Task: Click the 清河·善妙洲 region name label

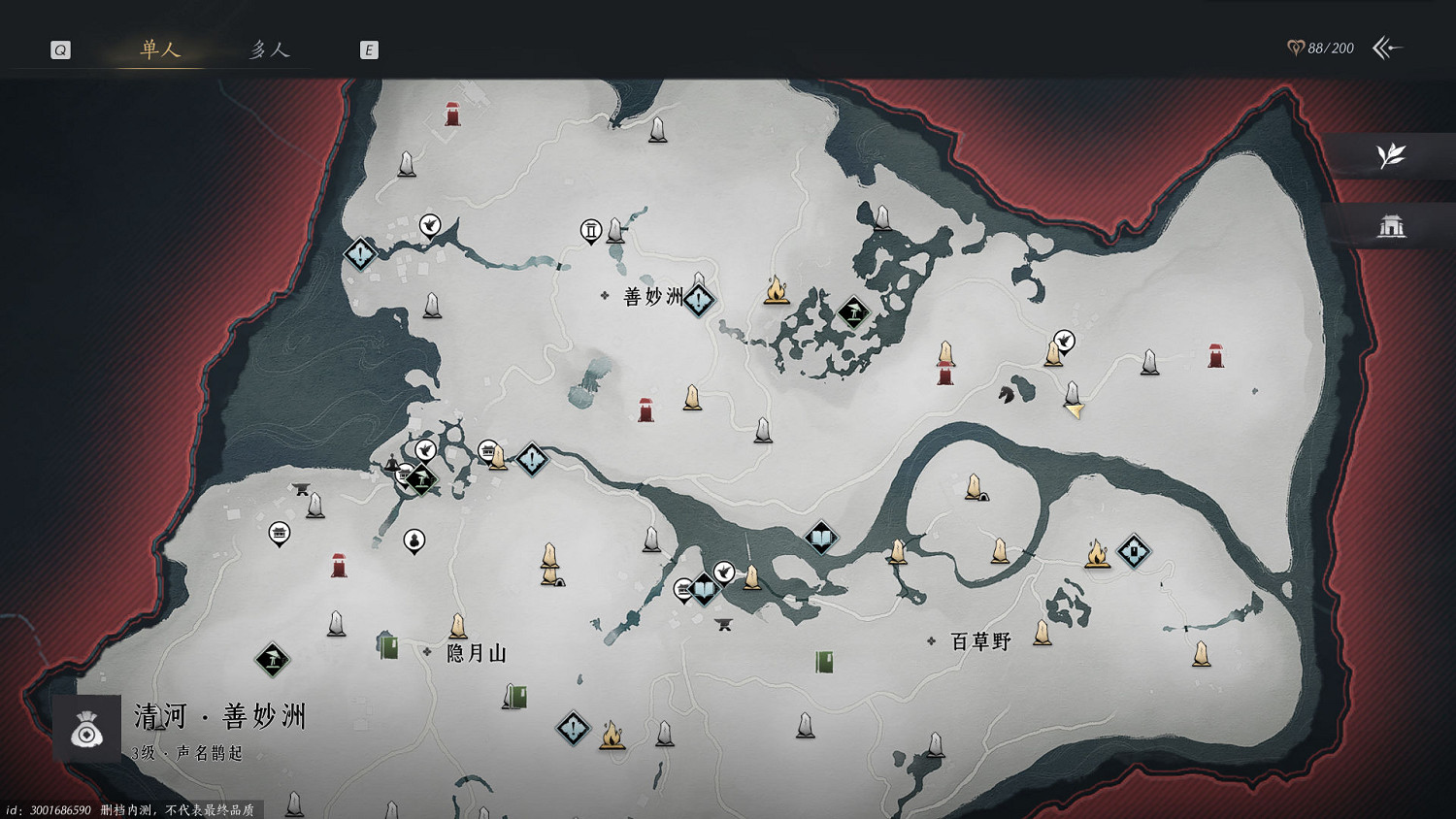Action: [x=218, y=717]
